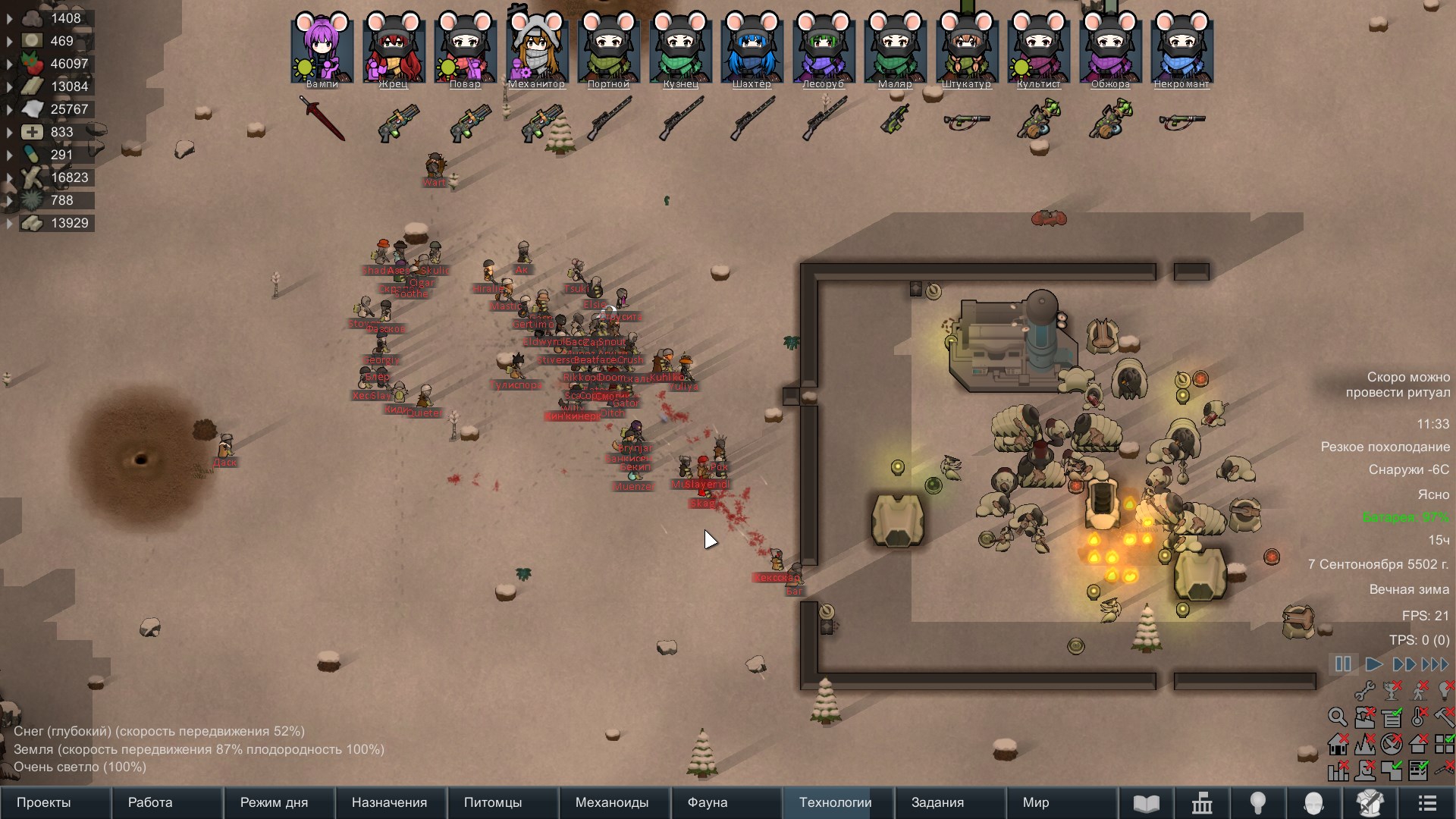Toggle the thermometer temperature overlay
Image resolution: width=1456 pixels, height=819 pixels.
(x=1419, y=717)
